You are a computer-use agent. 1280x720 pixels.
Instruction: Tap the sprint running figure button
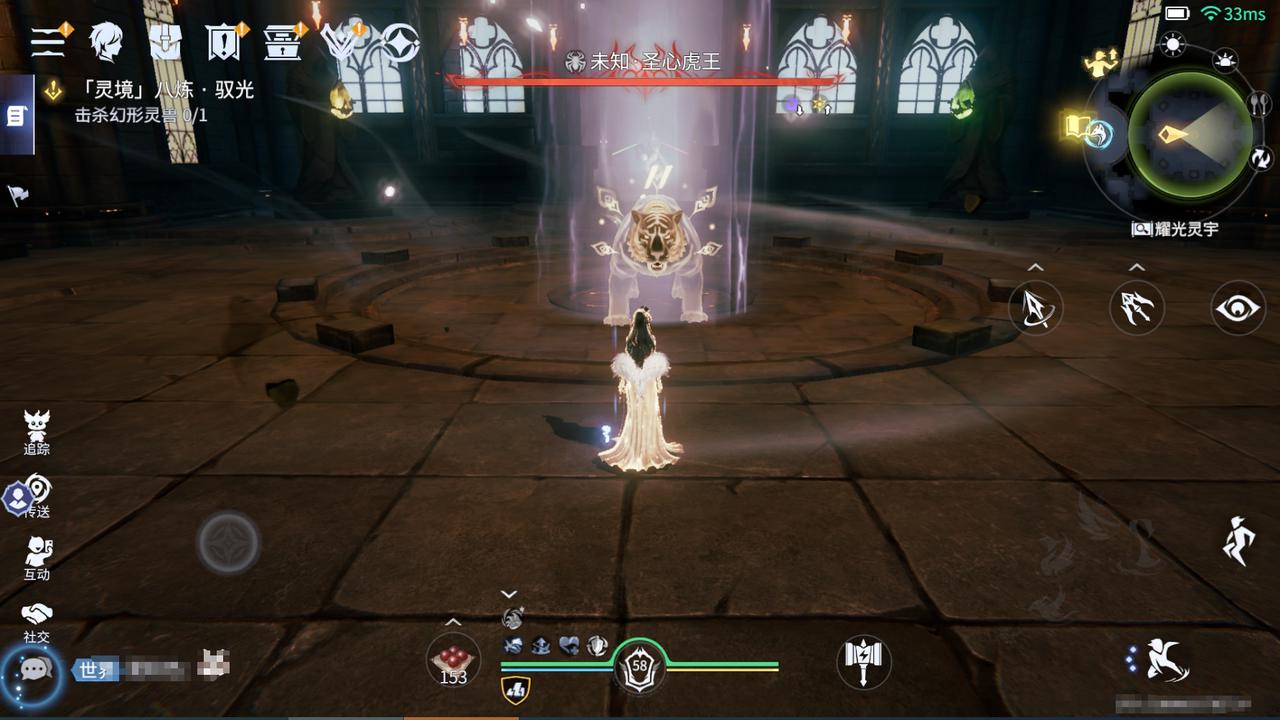1238,541
